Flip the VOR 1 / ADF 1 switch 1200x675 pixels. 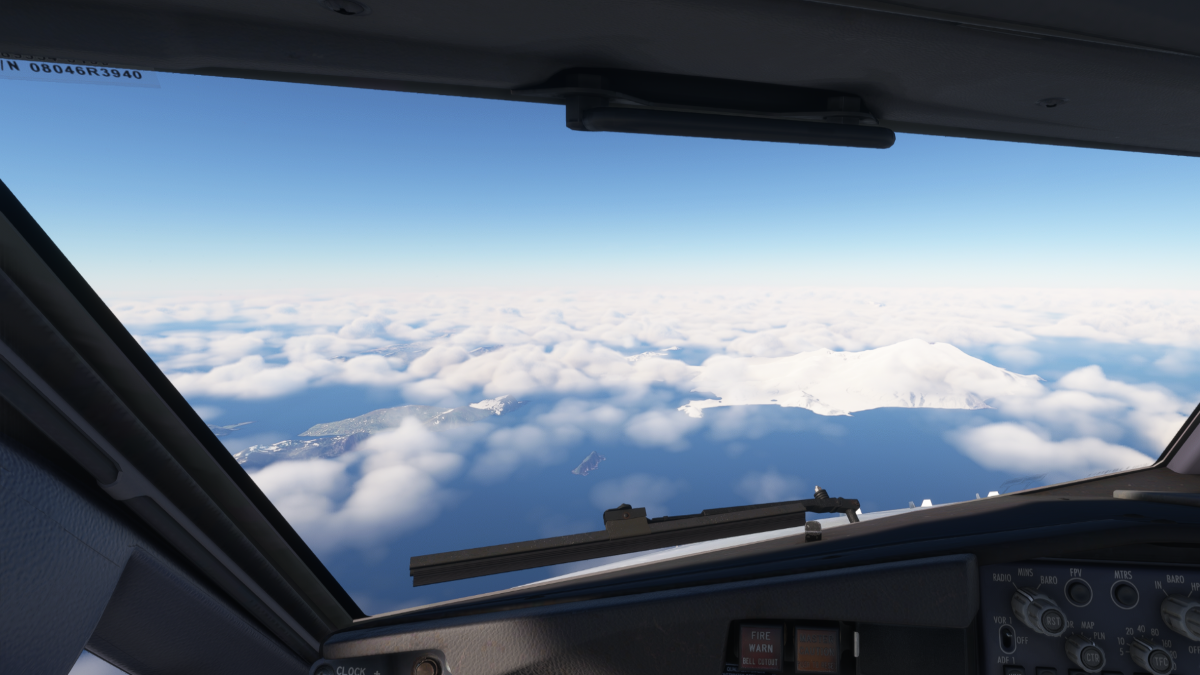point(1007,638)
